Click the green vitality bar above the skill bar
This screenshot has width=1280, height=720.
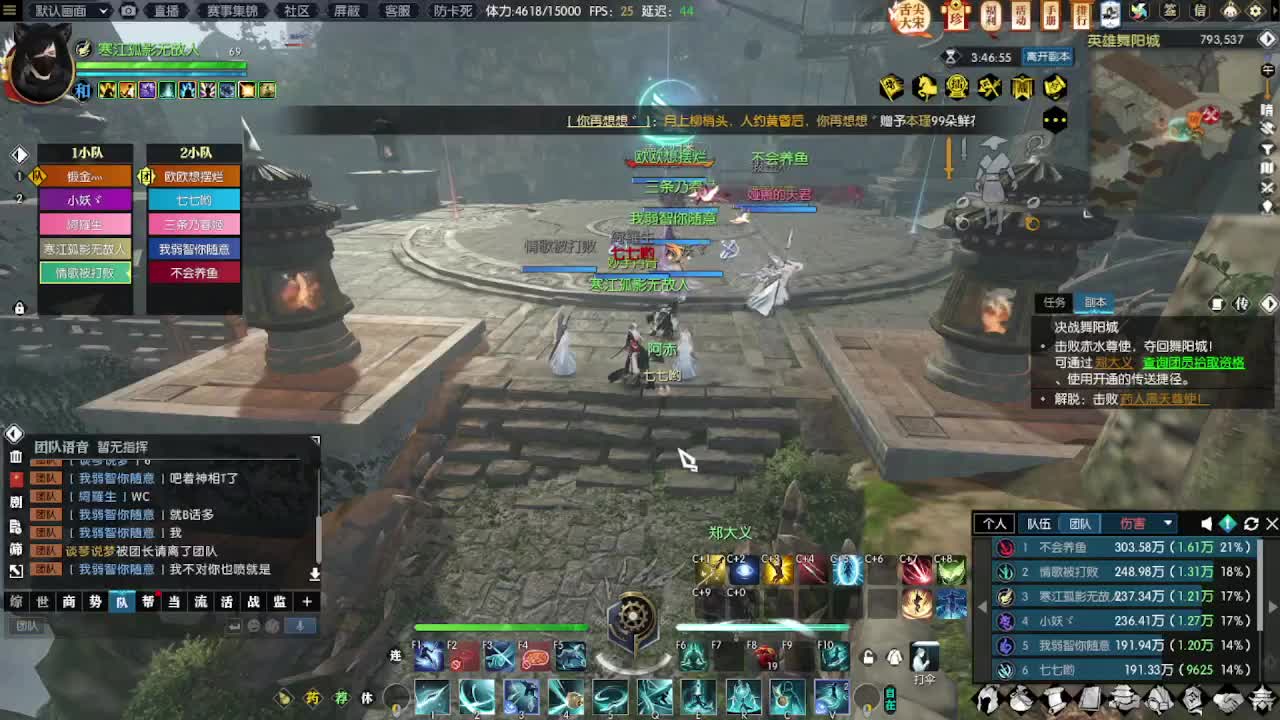[x=500, y=628]
